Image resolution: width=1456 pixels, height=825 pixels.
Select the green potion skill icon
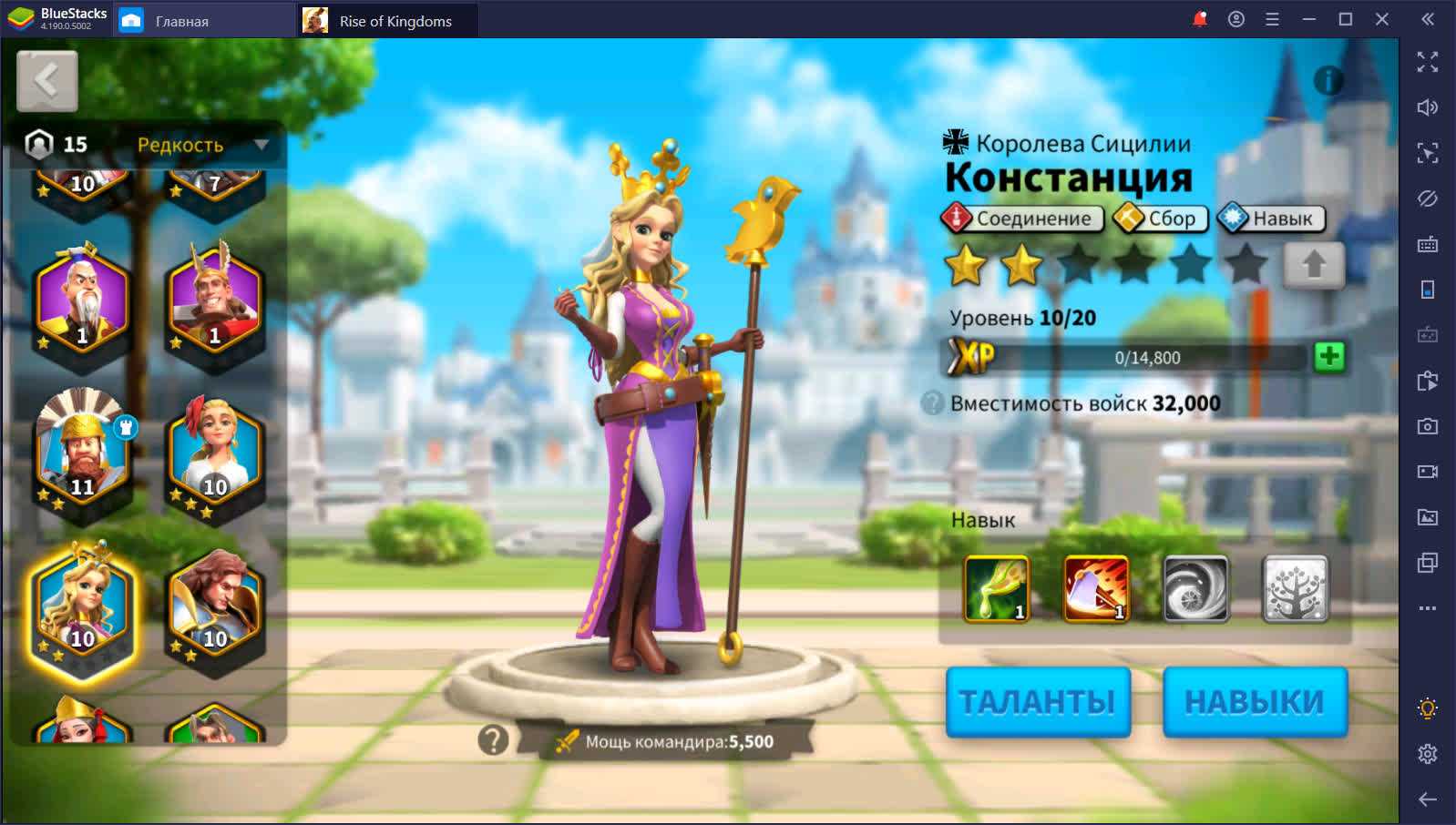tap(996, 588)
